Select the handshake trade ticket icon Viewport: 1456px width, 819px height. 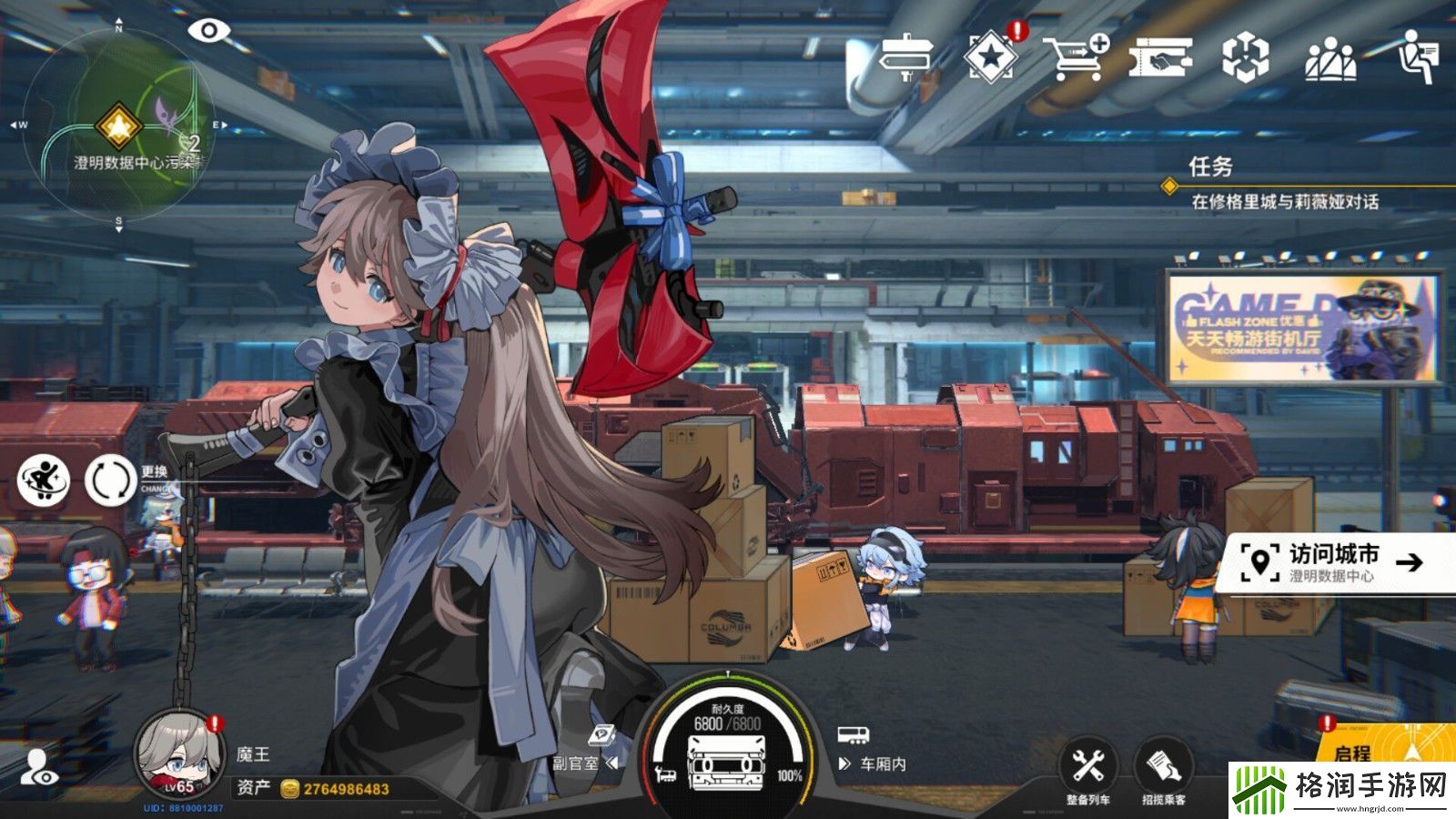(1162, 56)
